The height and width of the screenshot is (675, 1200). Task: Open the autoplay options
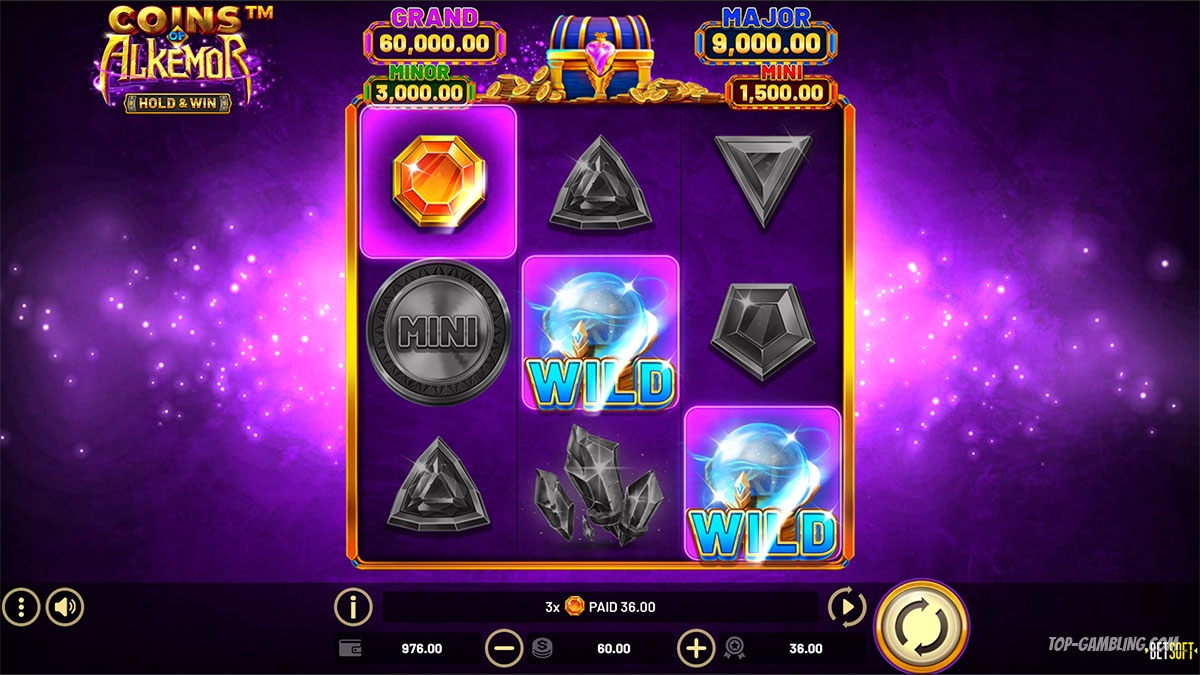coord(847,606)
